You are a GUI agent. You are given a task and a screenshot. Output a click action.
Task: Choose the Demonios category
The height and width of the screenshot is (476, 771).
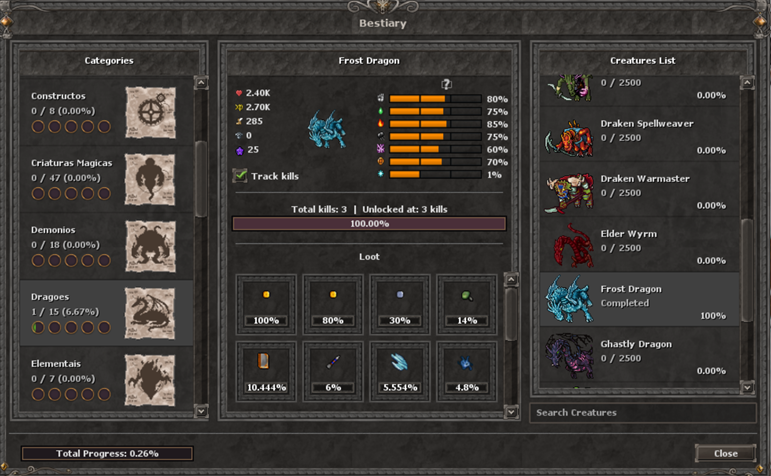coord(106,246)
